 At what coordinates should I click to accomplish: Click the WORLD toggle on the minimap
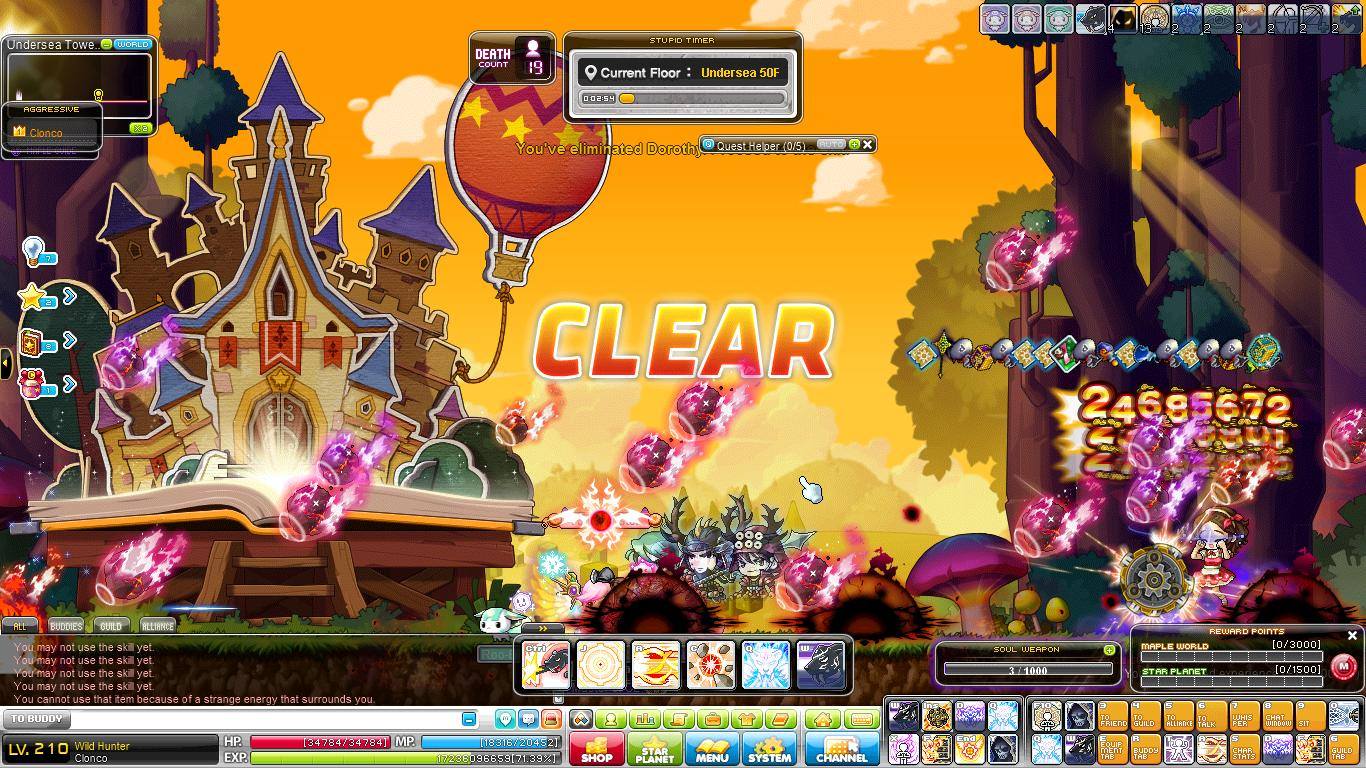[x=131, y=44]
